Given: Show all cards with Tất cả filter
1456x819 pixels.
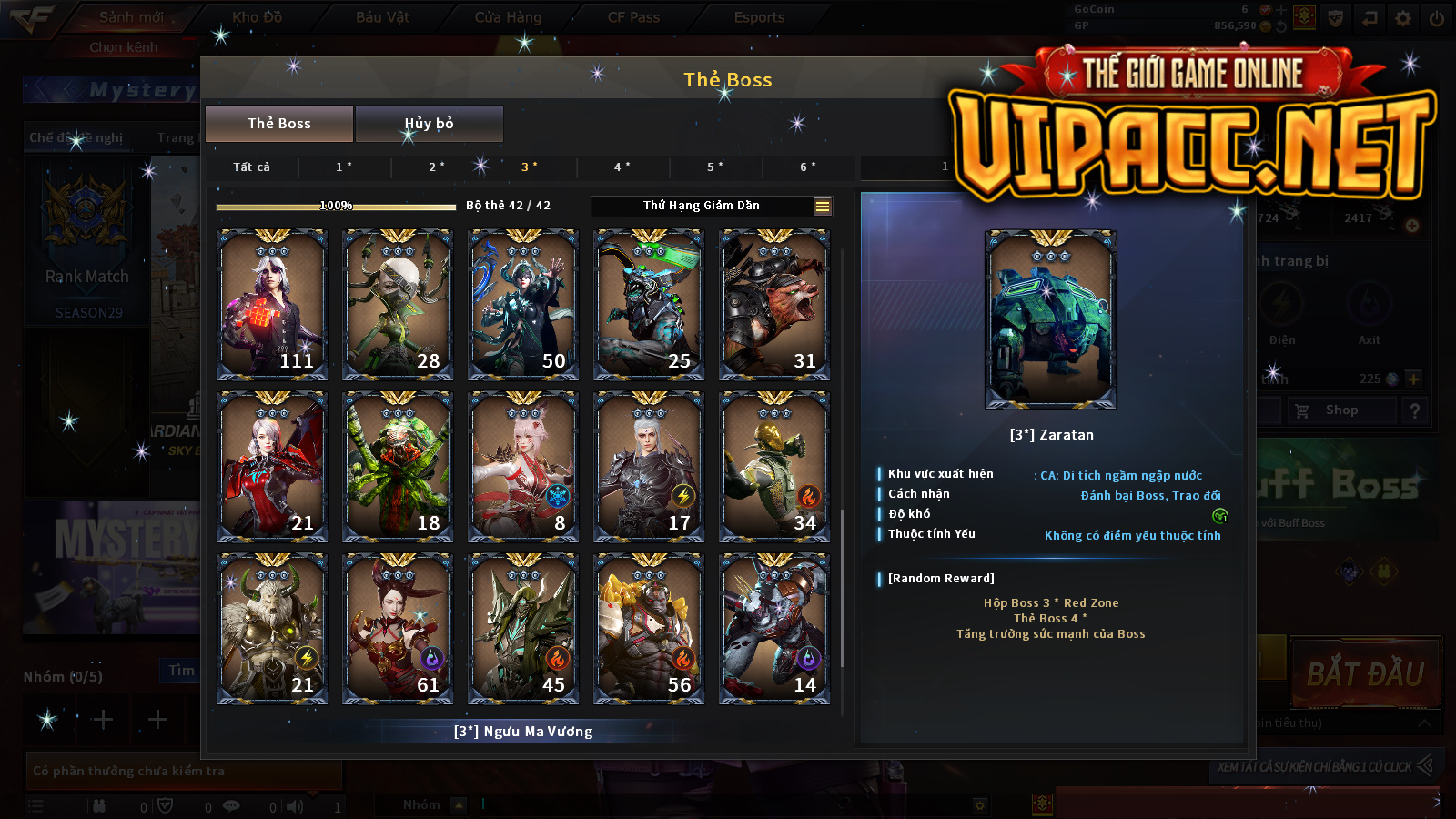Looking at the screenshot, I should click(251, 167).
